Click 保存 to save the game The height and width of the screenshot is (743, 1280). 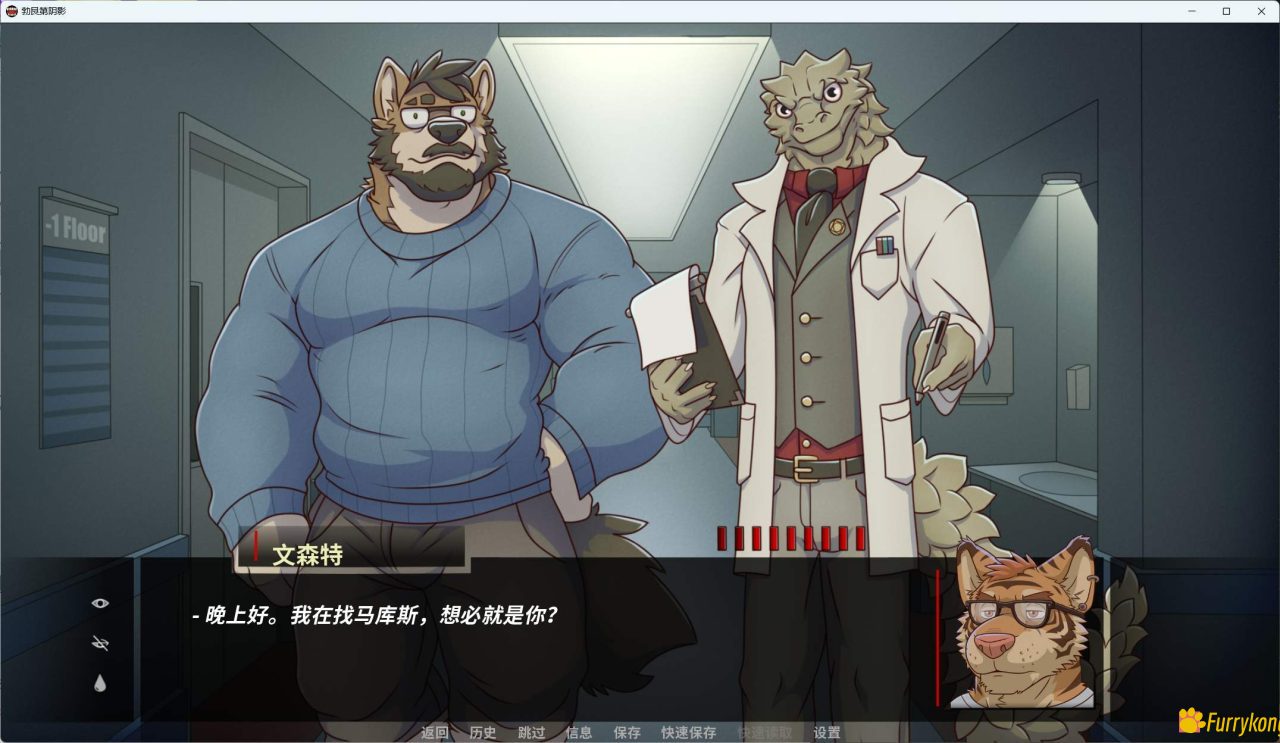tap(626, 732)
